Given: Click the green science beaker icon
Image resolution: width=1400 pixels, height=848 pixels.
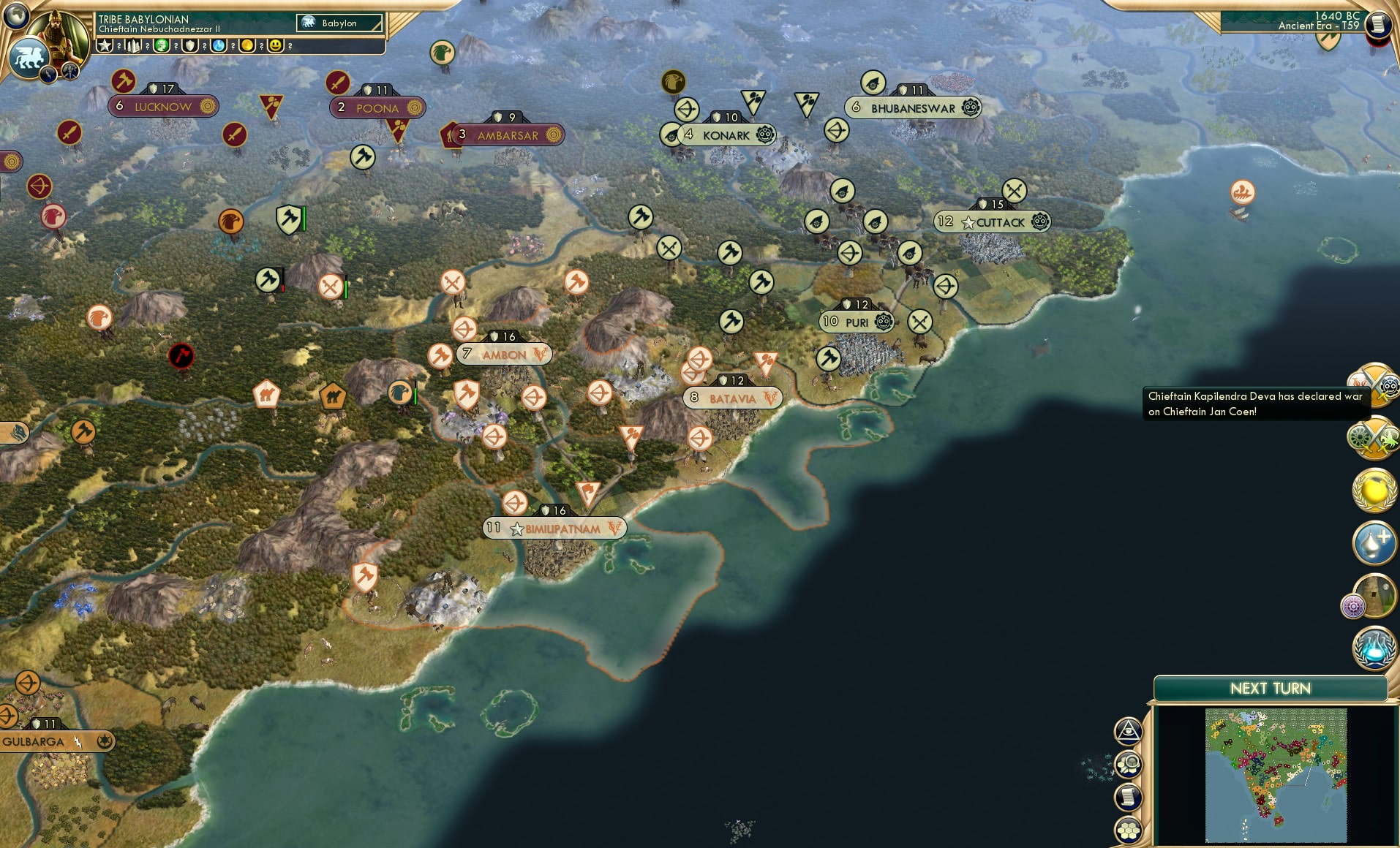Looking at the screenshot, I should pyautogui.click(x=162, y=46).
